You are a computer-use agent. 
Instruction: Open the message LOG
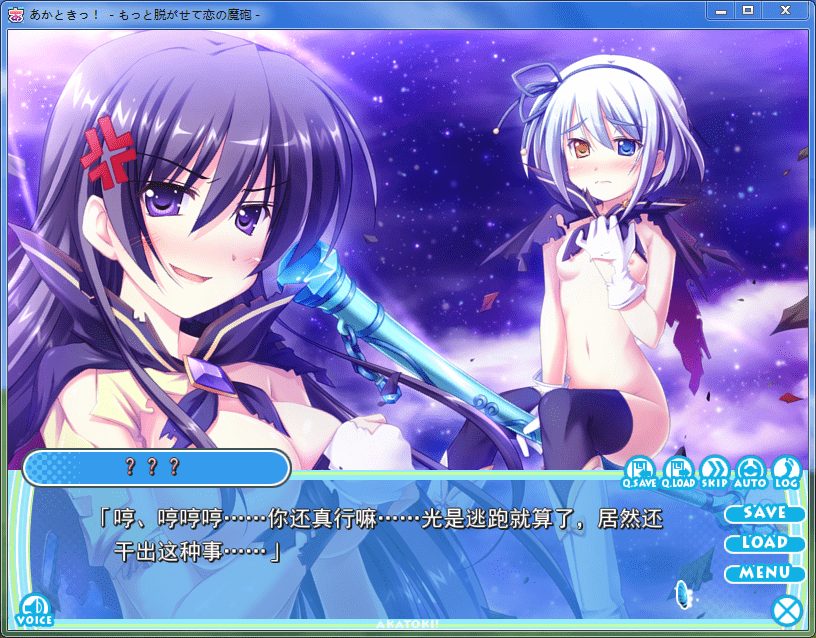tap(787, 472)
